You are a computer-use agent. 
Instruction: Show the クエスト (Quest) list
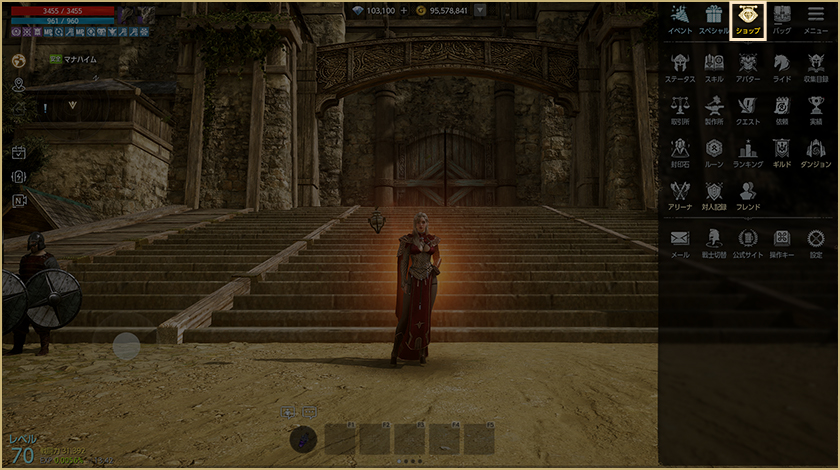pos(748,109)
